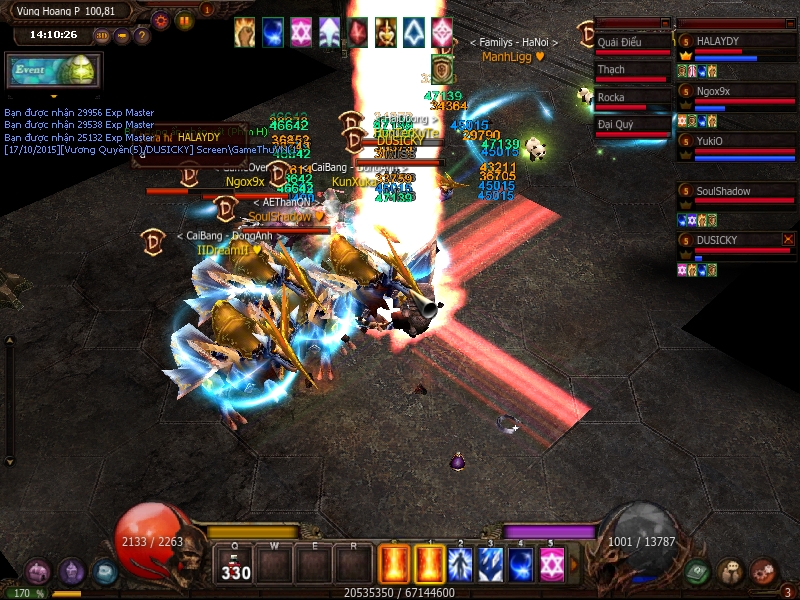The width and height of the screenshot is (800, 600).
Task: Click the red crystal buff icon
Action: [x=358, y=32]
